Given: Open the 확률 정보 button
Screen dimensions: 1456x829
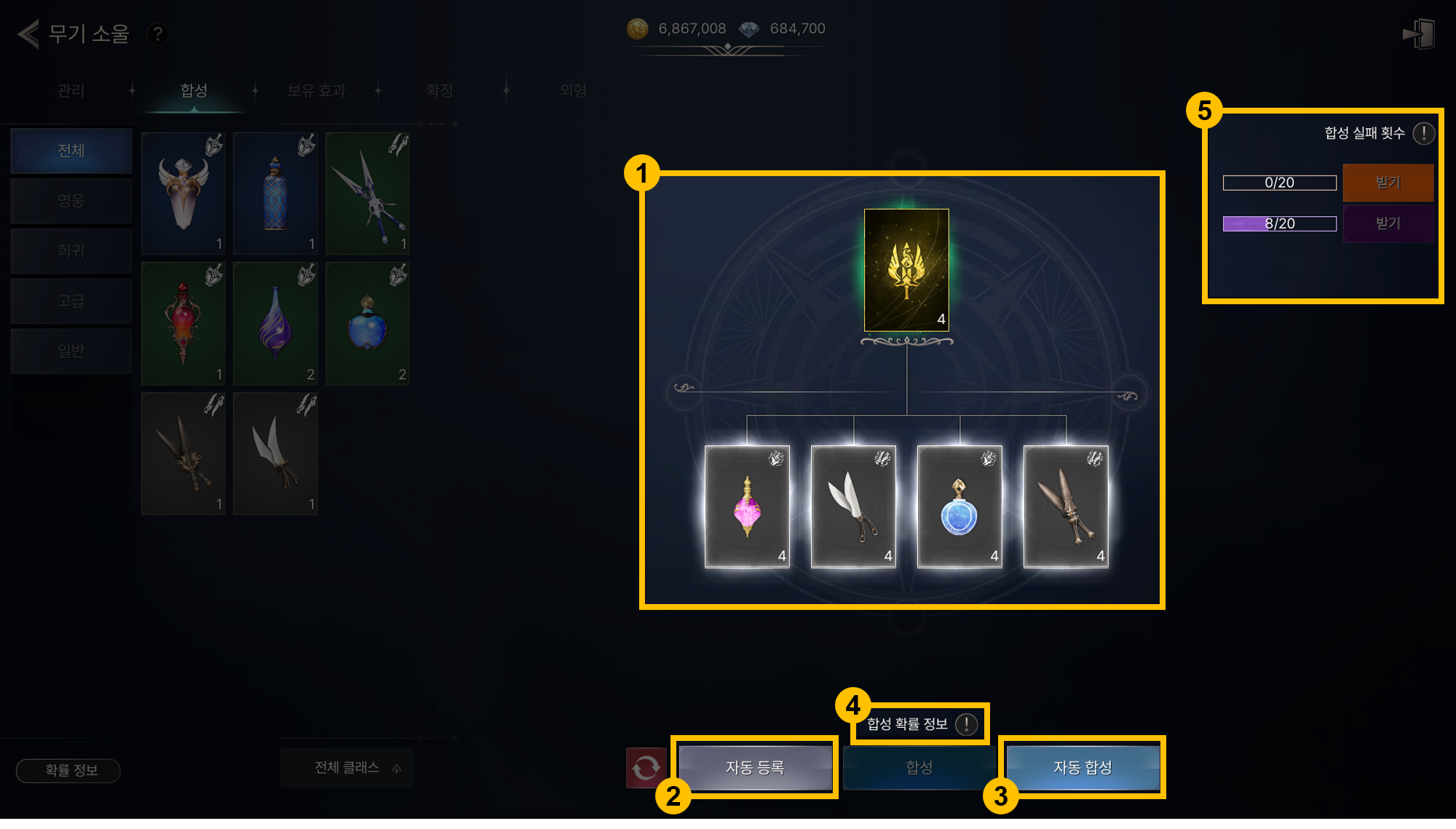Looking at the screenshot, I should point(68,770).
